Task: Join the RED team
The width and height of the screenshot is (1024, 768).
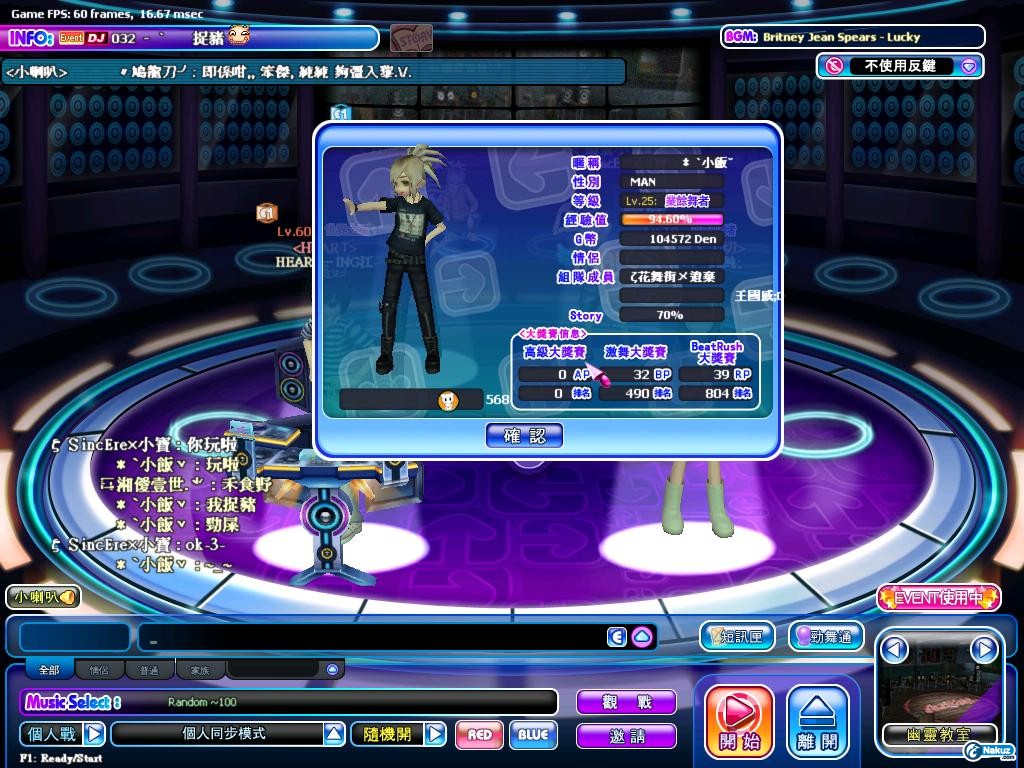Action: click(479, 735)
